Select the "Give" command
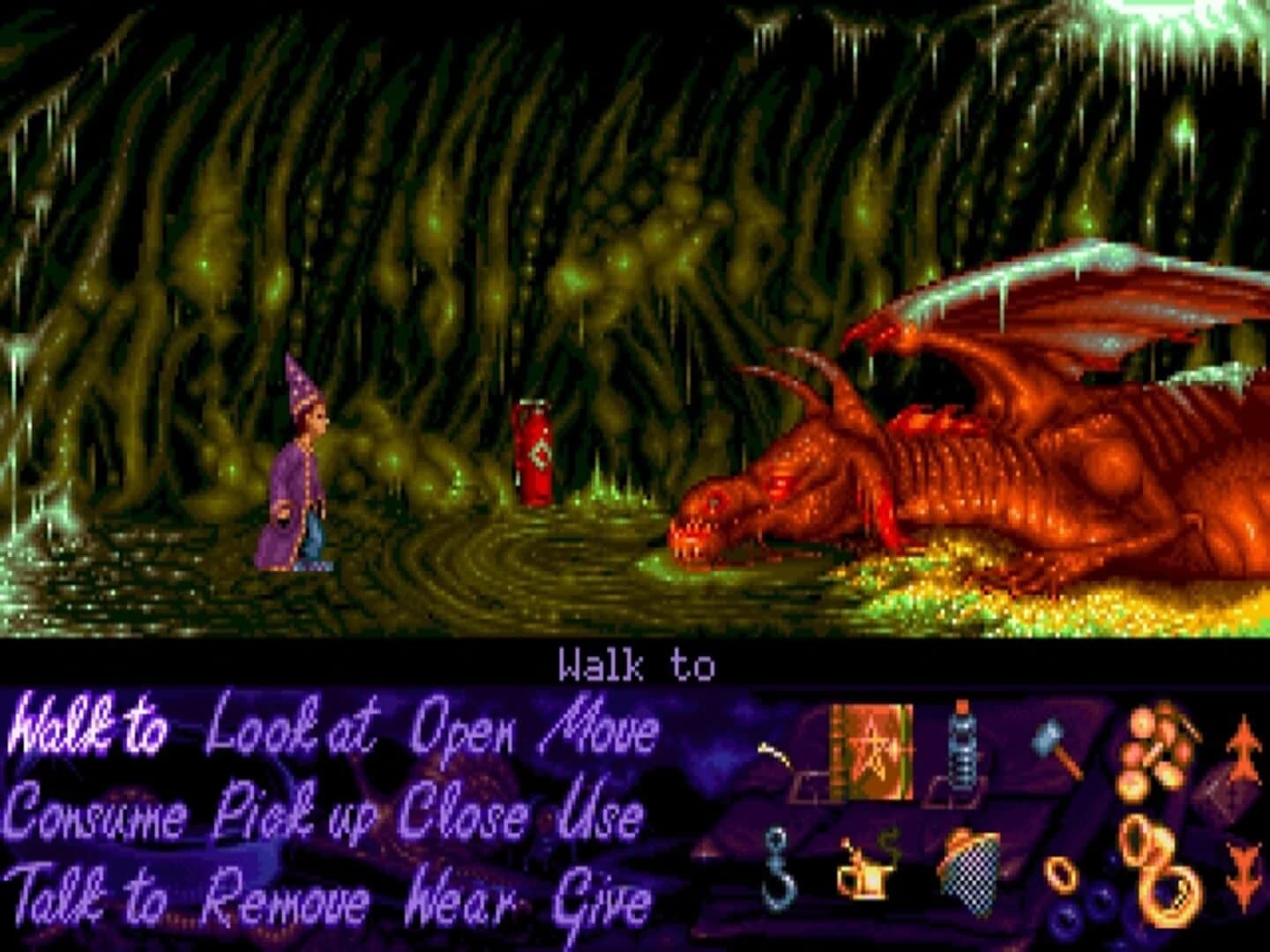The height and width of the screenshot is (952, 1270). click(600, 901)
